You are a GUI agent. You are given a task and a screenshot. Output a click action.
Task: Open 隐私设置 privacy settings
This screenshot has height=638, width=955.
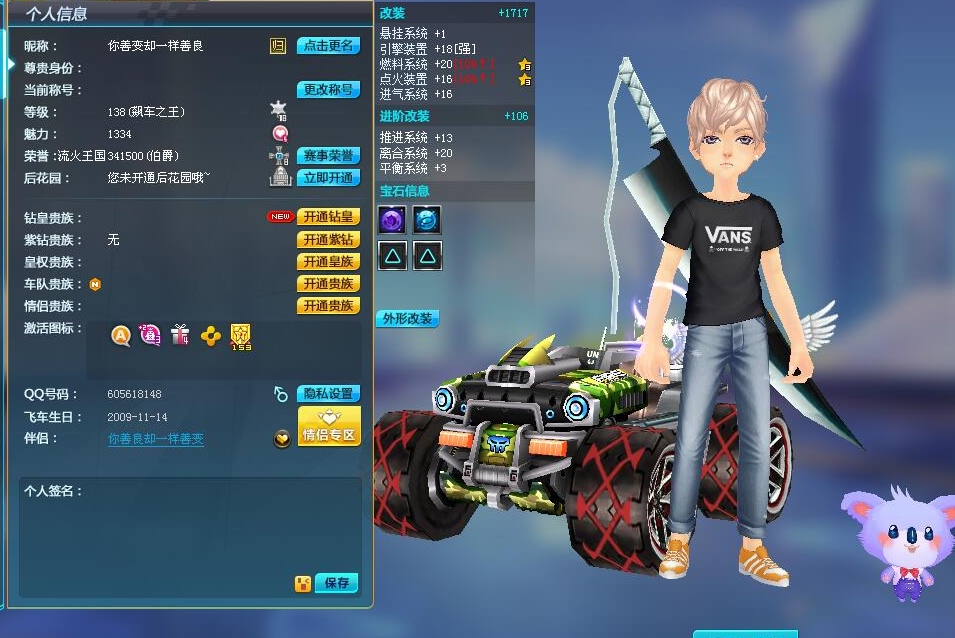(x=328, y=394)
